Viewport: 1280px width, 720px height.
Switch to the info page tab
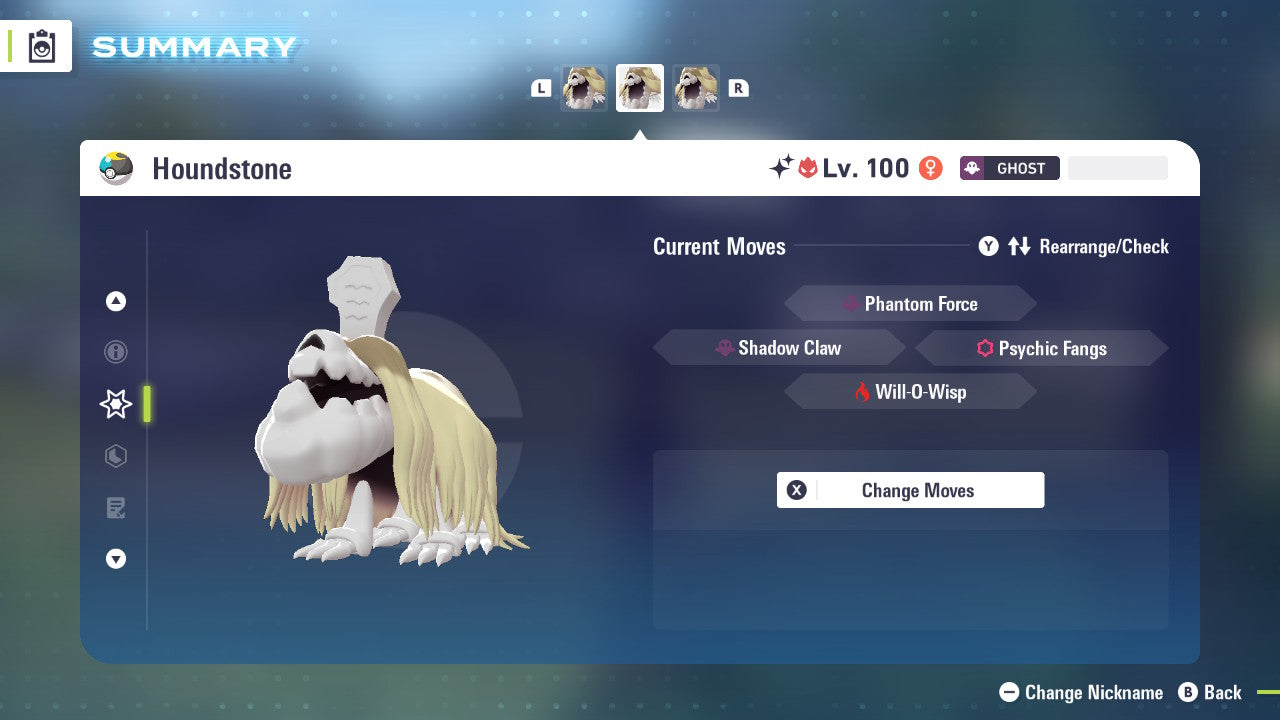[116, 352]
